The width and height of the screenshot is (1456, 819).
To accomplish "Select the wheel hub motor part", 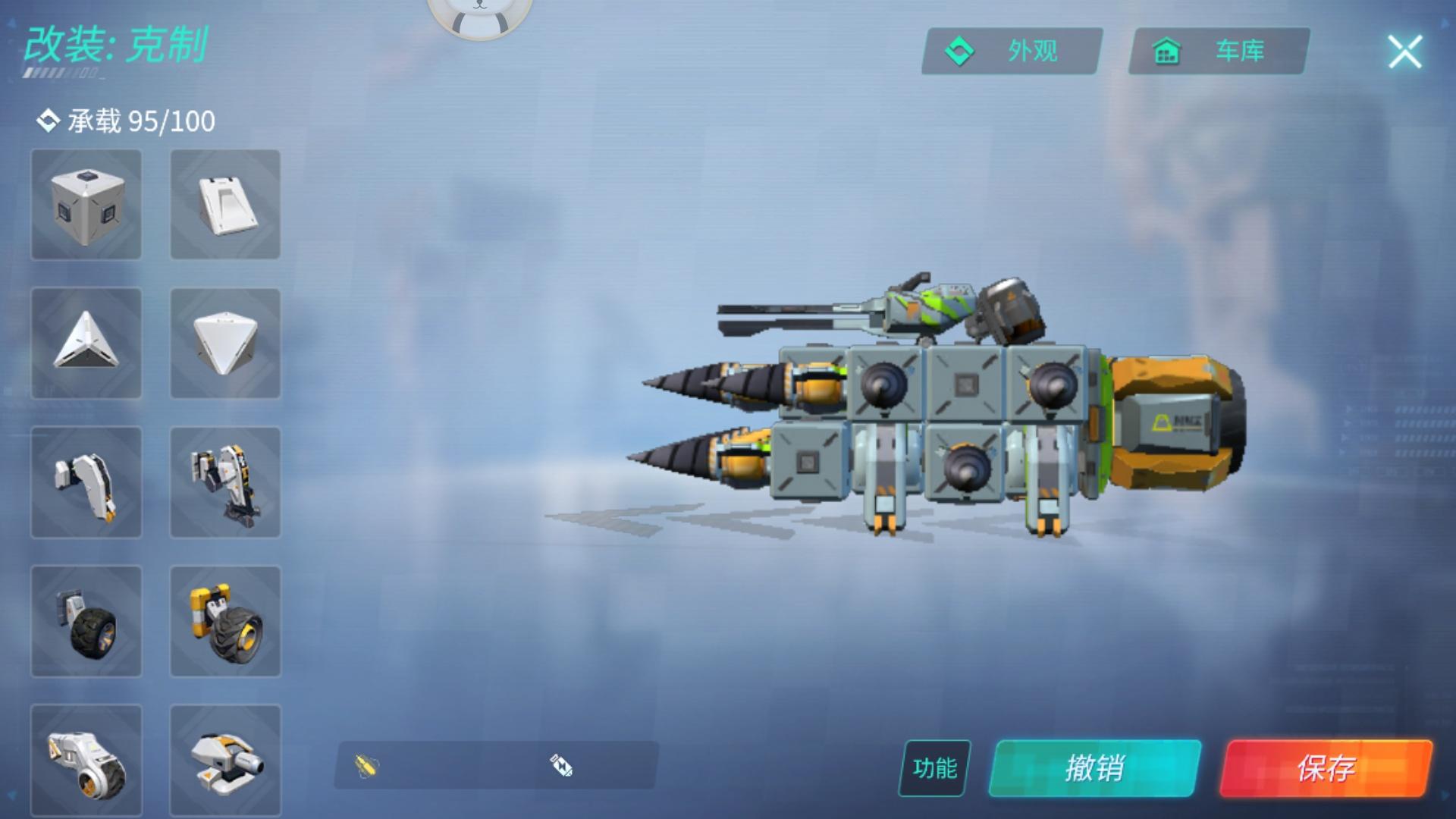I will 86,761.
